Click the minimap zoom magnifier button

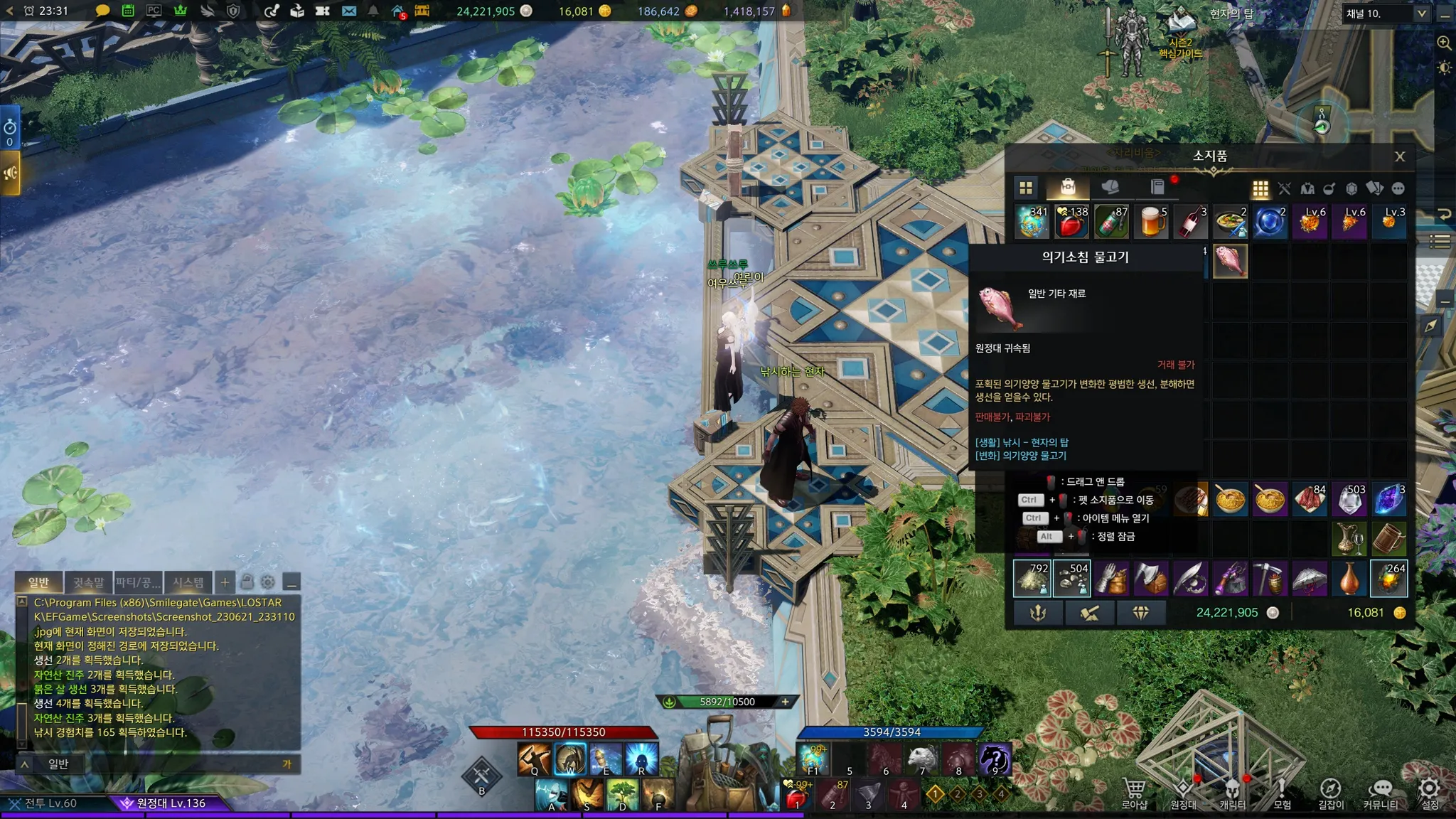[1444, 43]
